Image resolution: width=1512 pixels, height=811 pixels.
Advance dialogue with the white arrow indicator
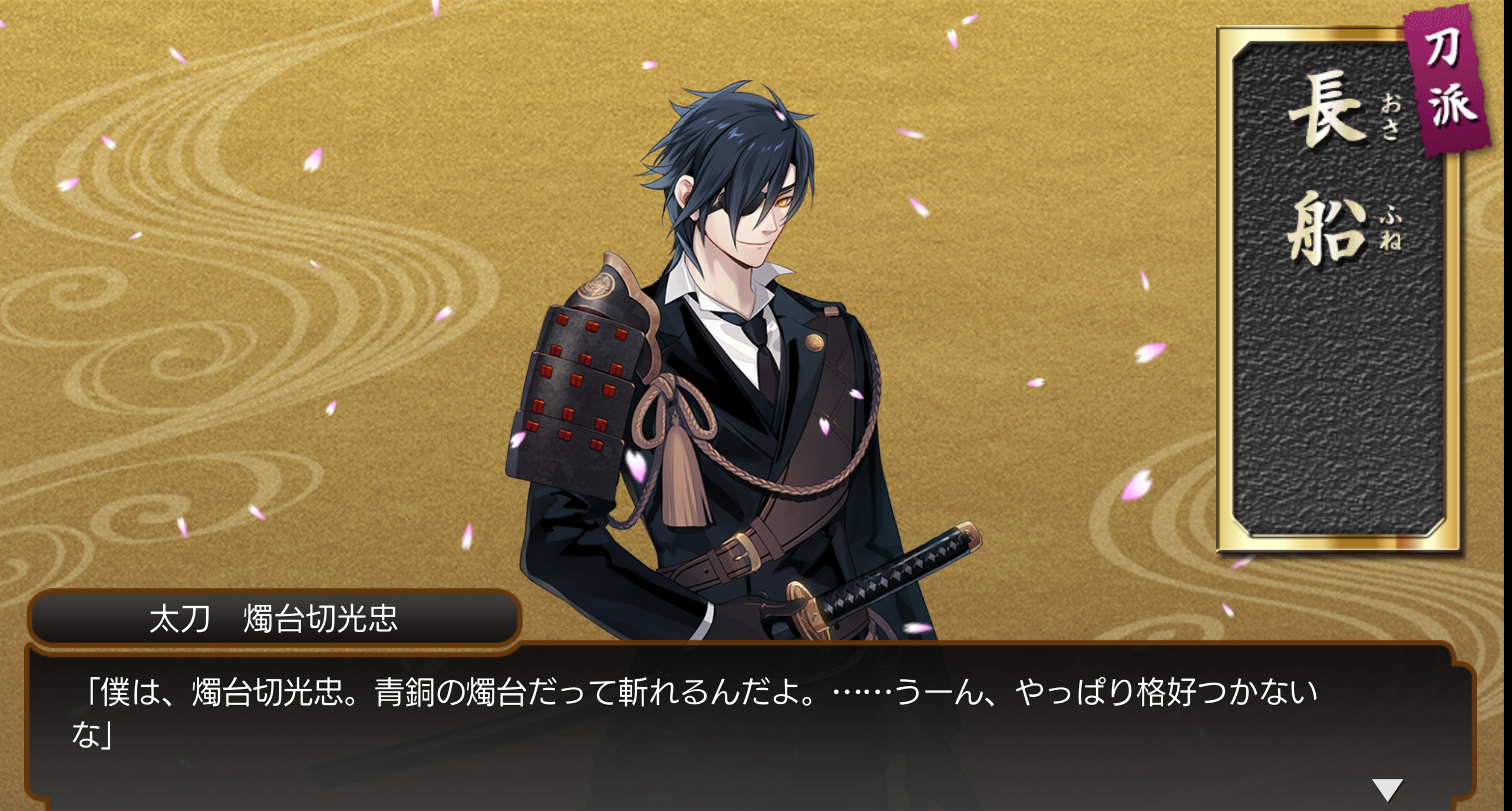[1387, 789]
